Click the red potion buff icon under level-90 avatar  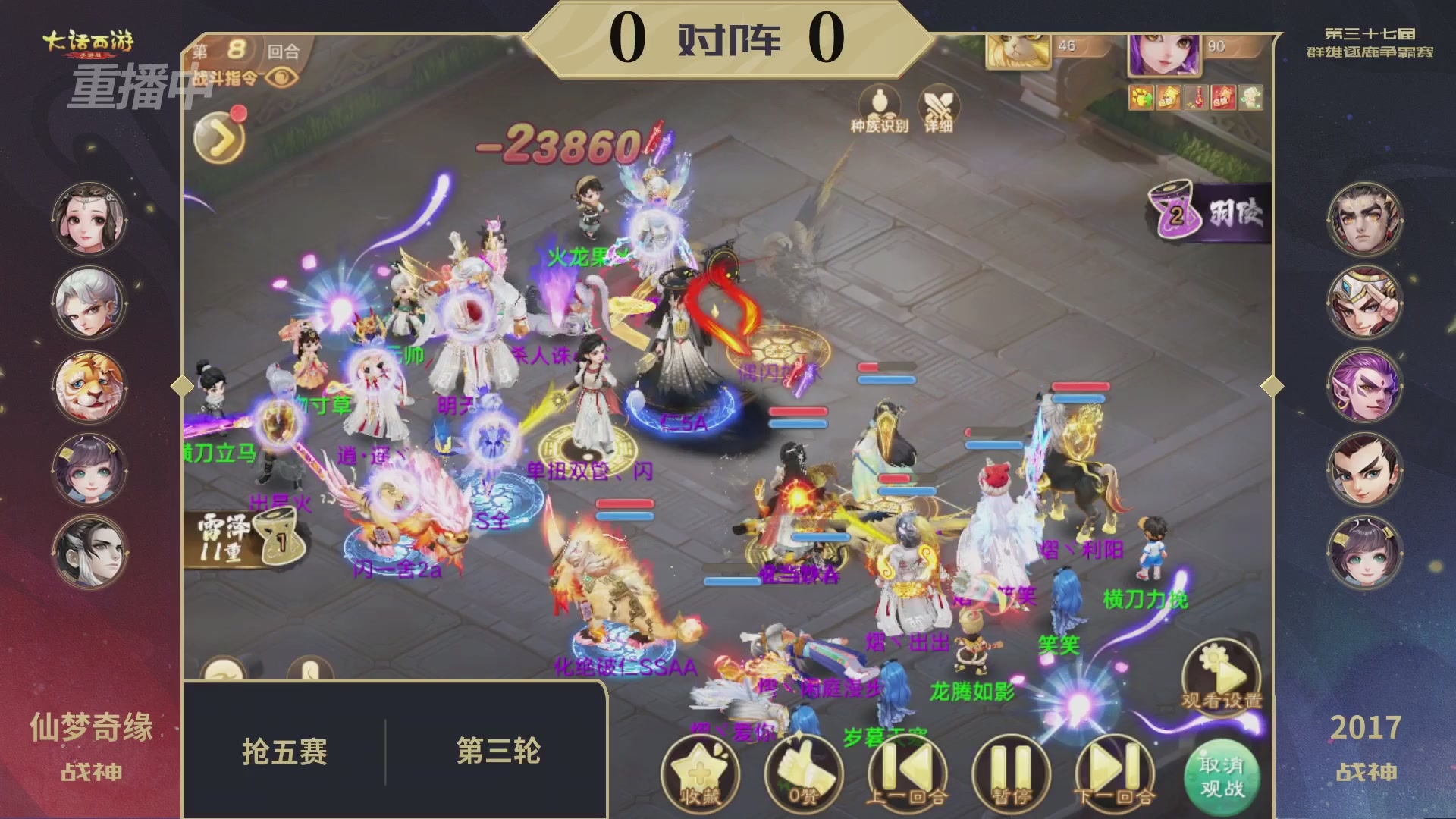coord(1196,97)
